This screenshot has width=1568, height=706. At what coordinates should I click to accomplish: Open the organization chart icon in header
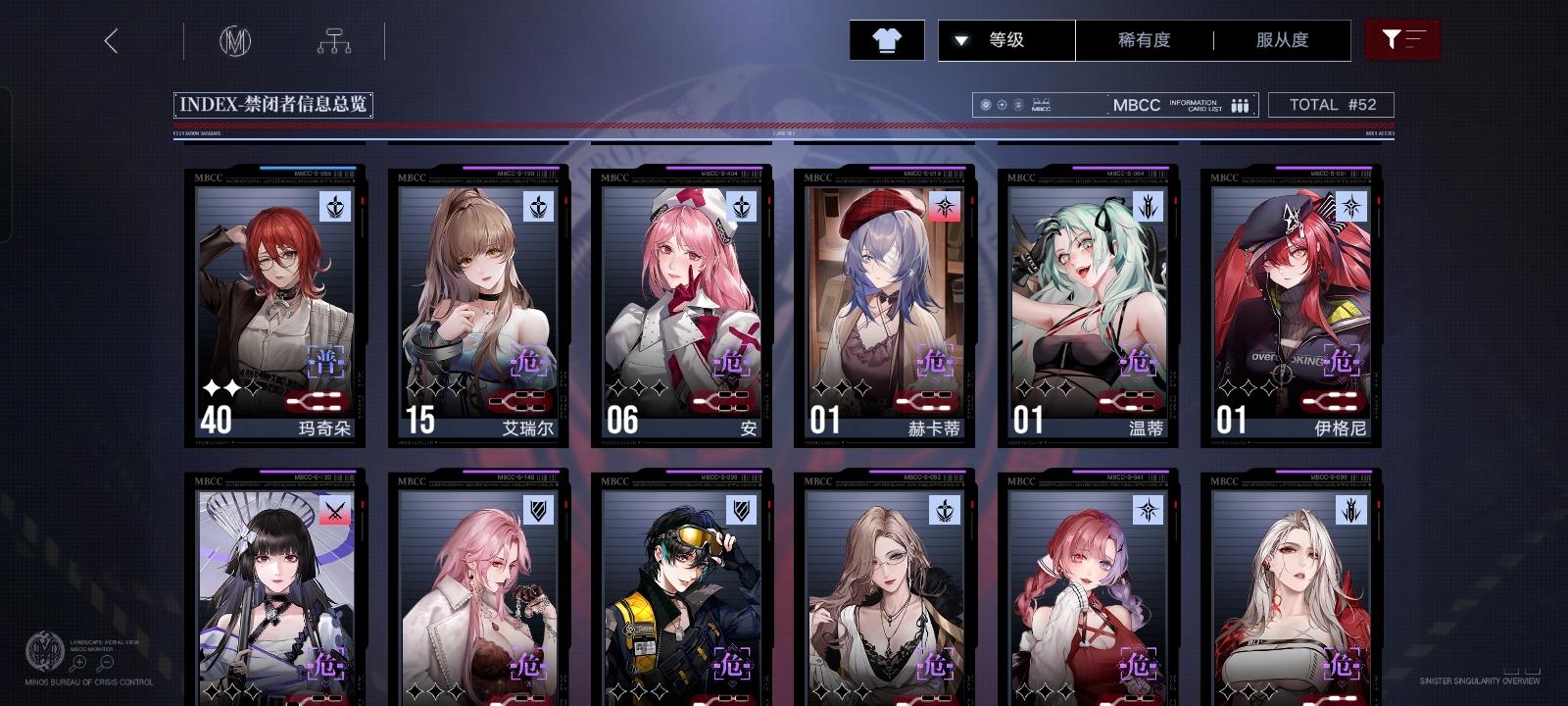(x=334, y=40)
